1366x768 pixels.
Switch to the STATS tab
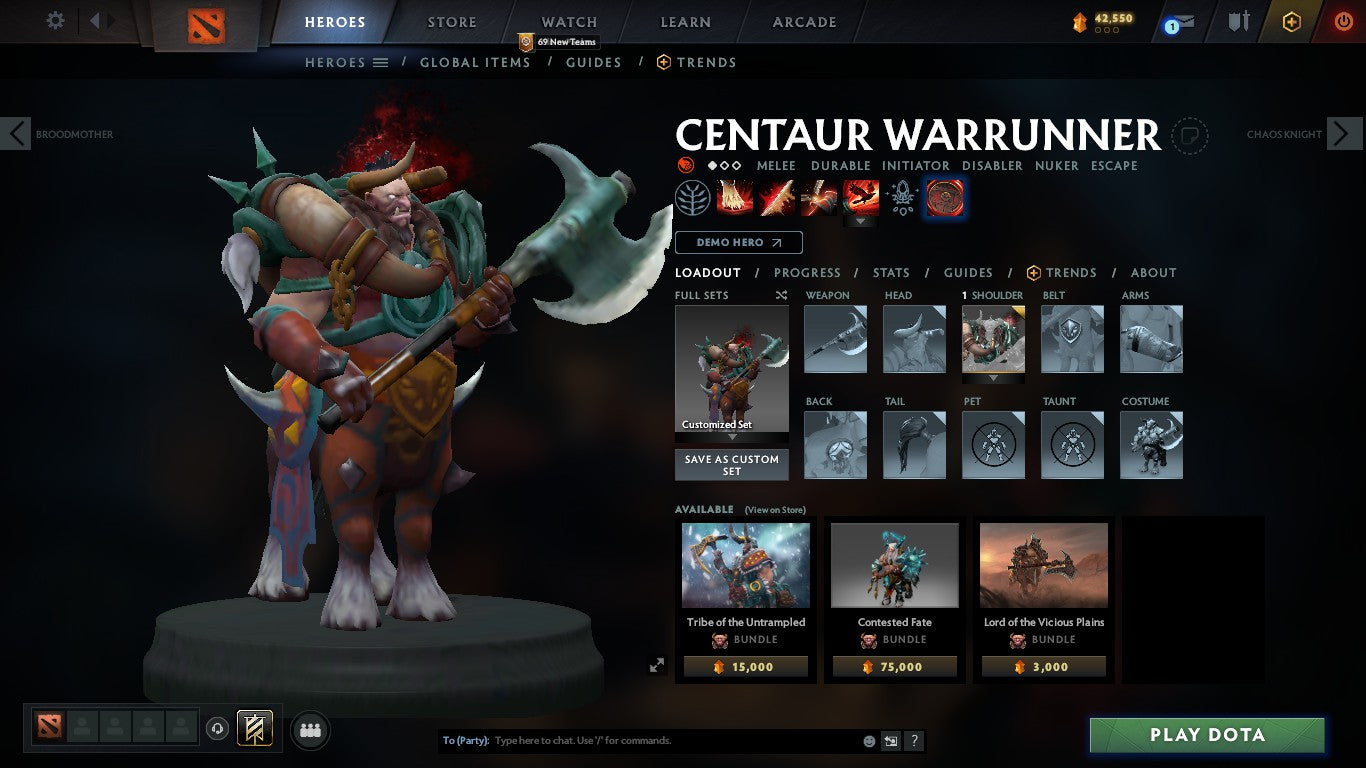[890, 272]
